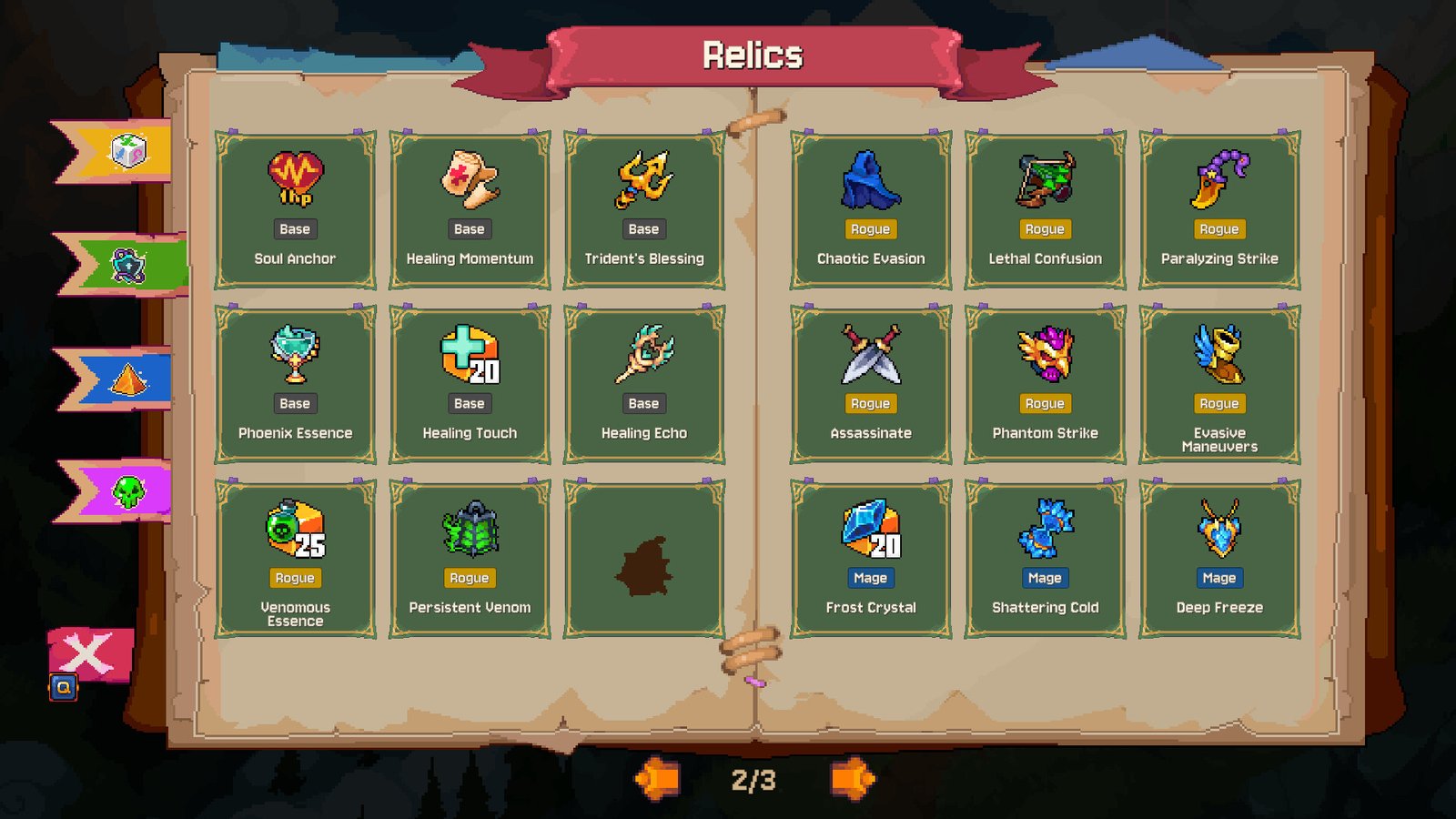Select the Chaotic Evasion relic
This screenshot has width=1456, height=819.
coord(871,210)
